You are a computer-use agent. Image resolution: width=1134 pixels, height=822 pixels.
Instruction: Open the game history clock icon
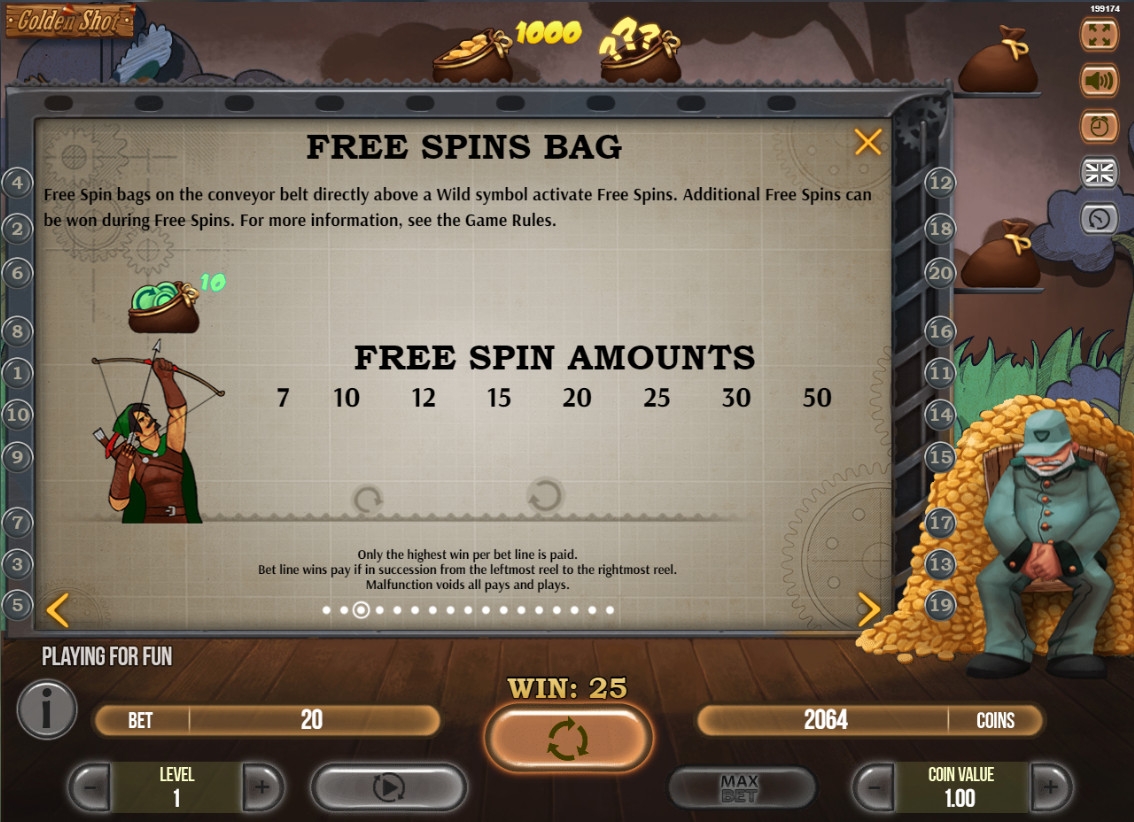[1099, 217]
